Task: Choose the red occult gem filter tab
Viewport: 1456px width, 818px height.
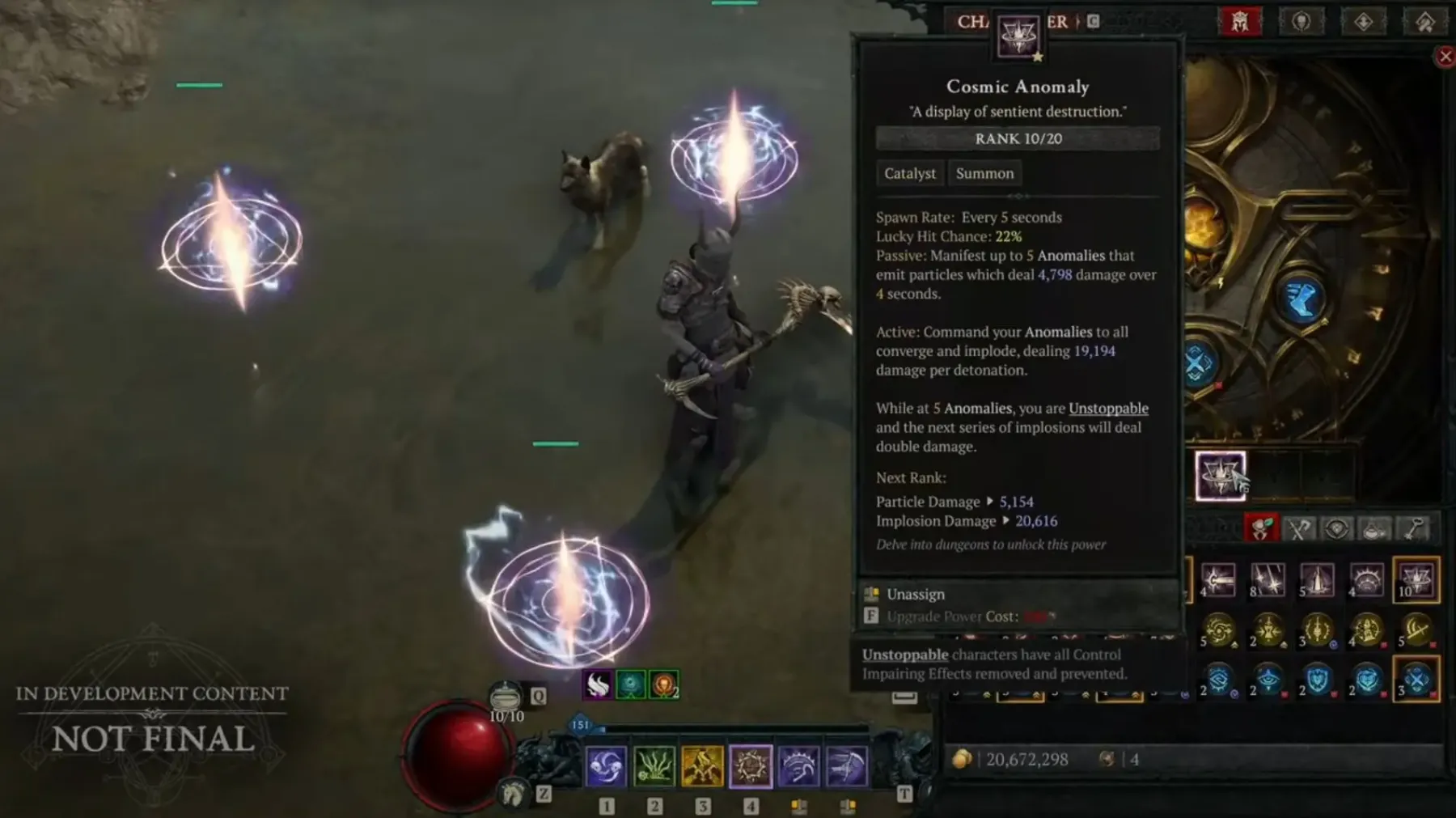Action: pyautogui.click(x=1260, y=528)
